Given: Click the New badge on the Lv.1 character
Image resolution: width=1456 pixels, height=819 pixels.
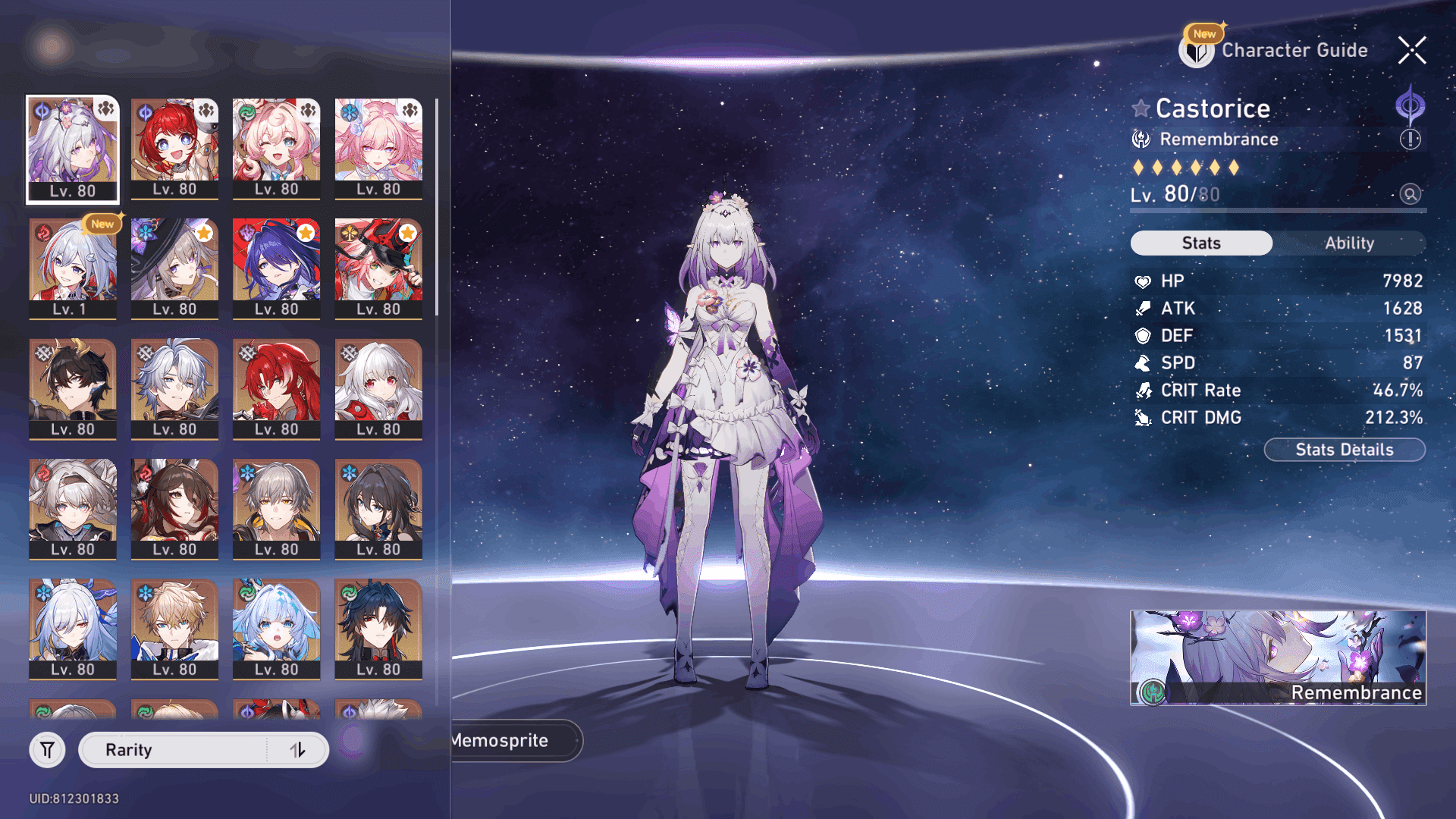Looking at the screenshot, I should [x=102, y=224].
